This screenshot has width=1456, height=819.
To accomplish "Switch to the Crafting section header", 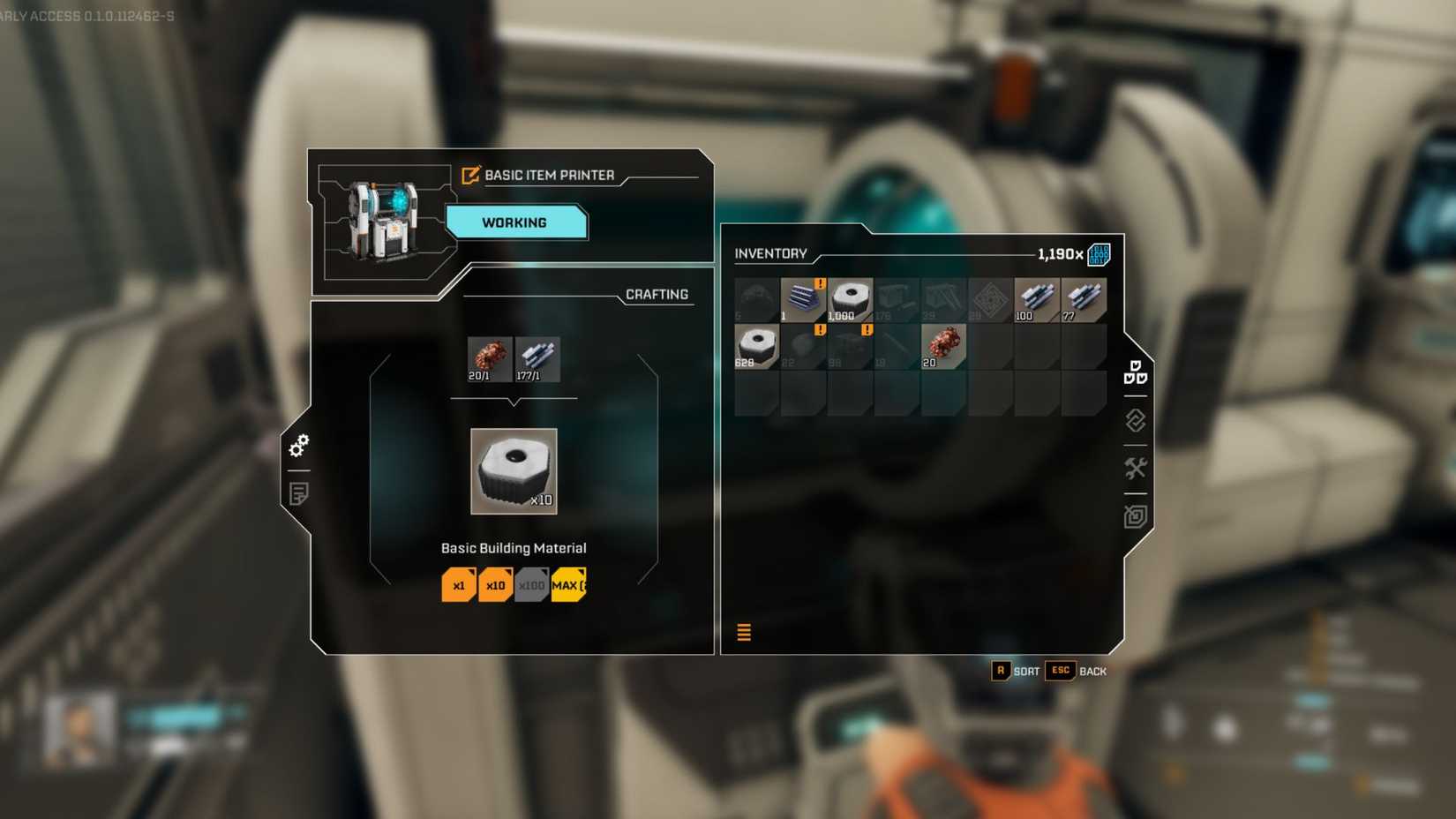I will pos(657,294).
